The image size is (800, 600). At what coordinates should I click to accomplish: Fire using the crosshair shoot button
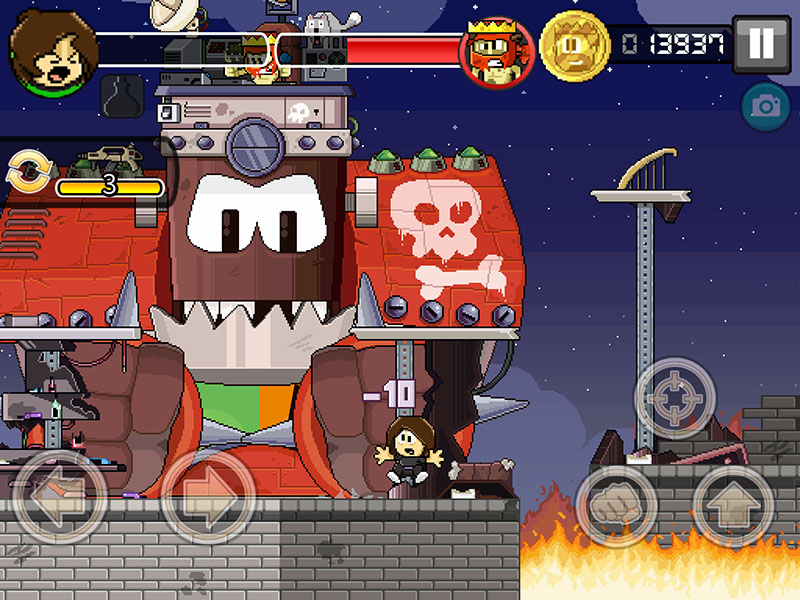click(675, 398)
